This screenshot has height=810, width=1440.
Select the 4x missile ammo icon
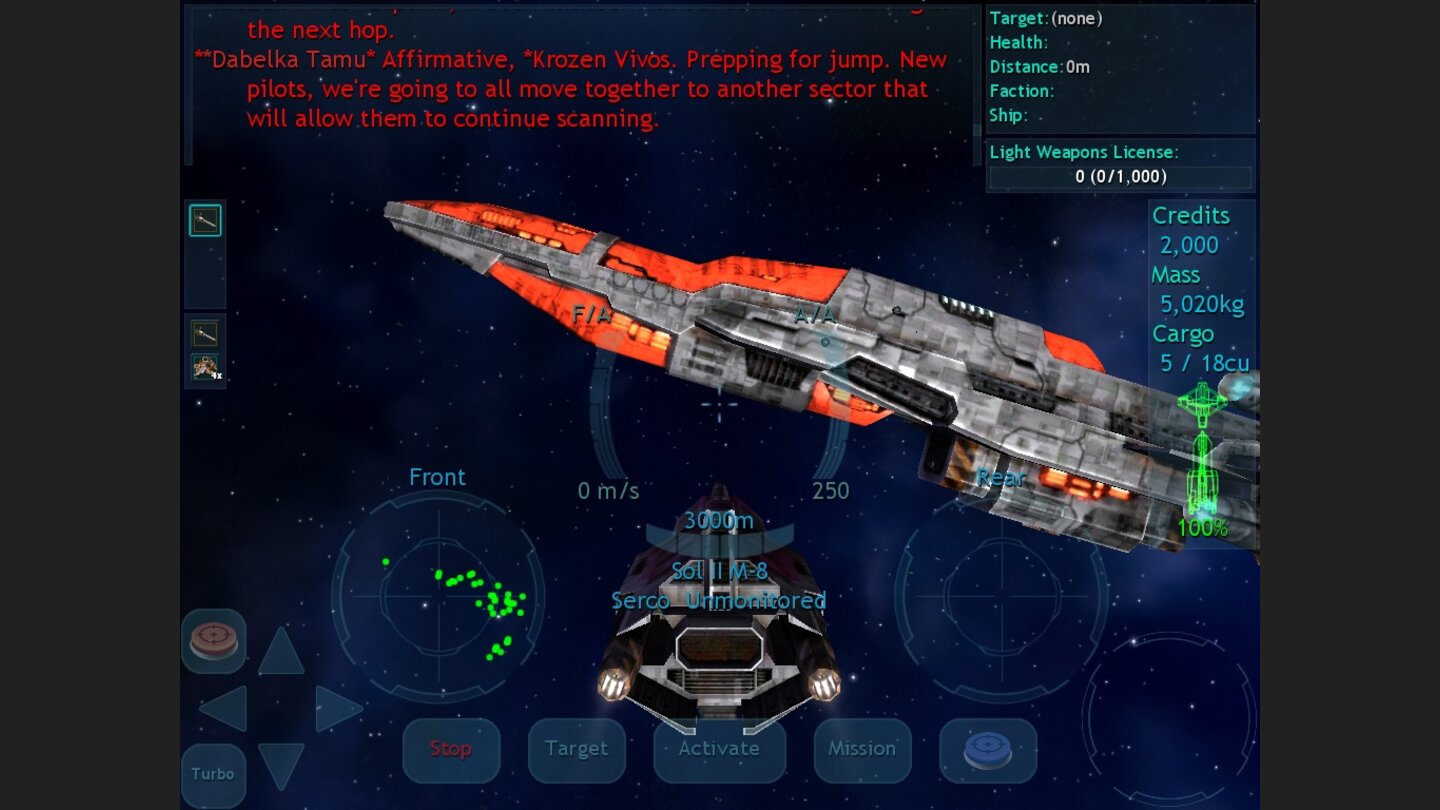pos(205,368)
